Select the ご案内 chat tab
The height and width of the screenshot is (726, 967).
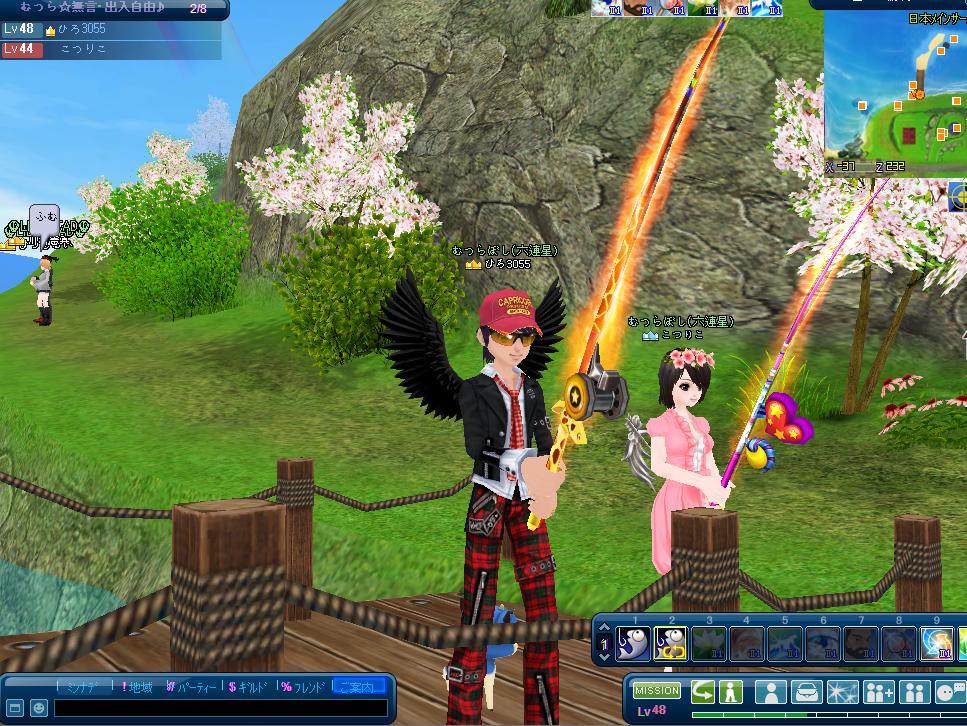pyautogui.click(x=357, y=687)
